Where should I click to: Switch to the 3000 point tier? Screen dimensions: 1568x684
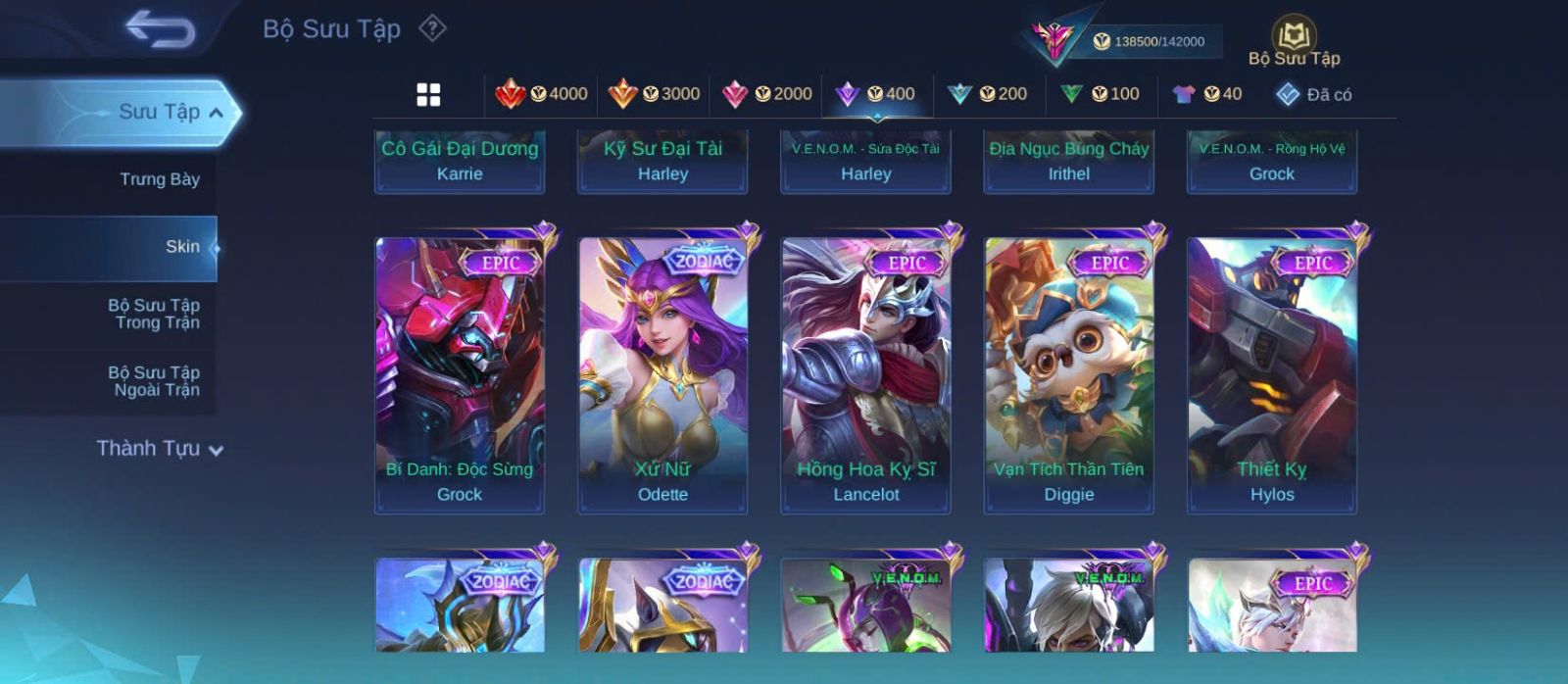pos(654,94)
